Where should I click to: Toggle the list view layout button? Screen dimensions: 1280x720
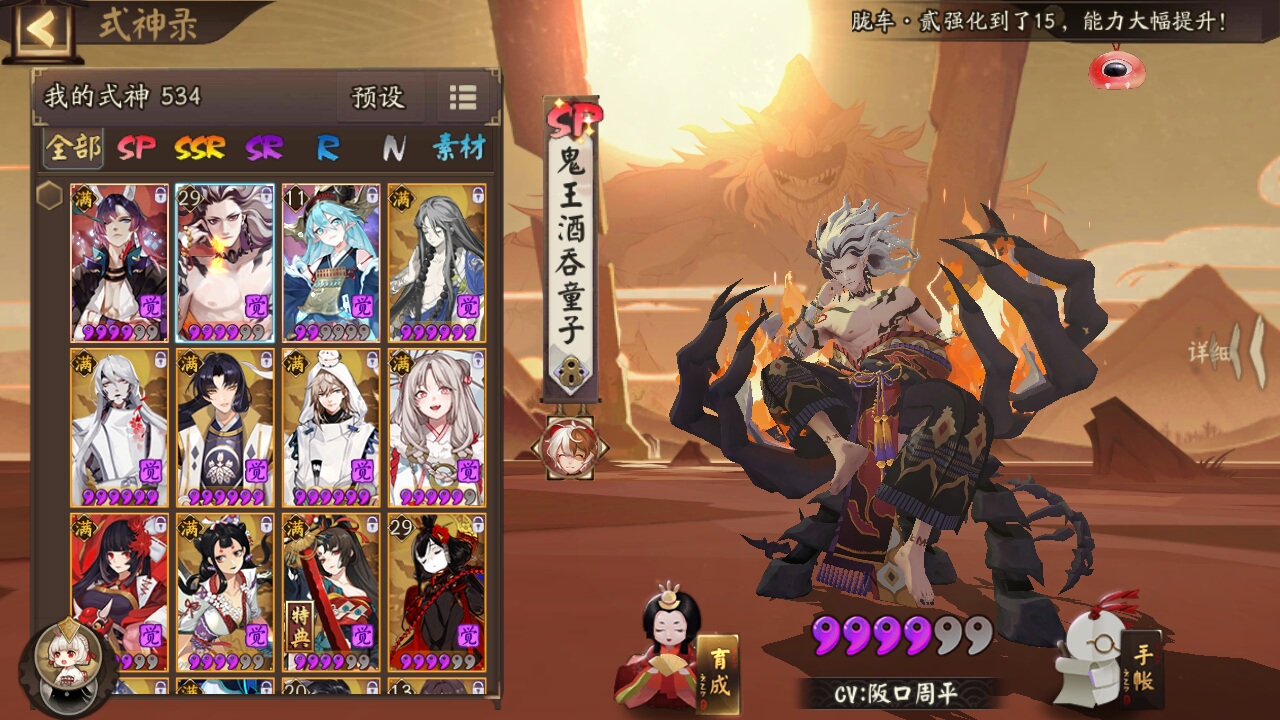(x=463, y=97)
